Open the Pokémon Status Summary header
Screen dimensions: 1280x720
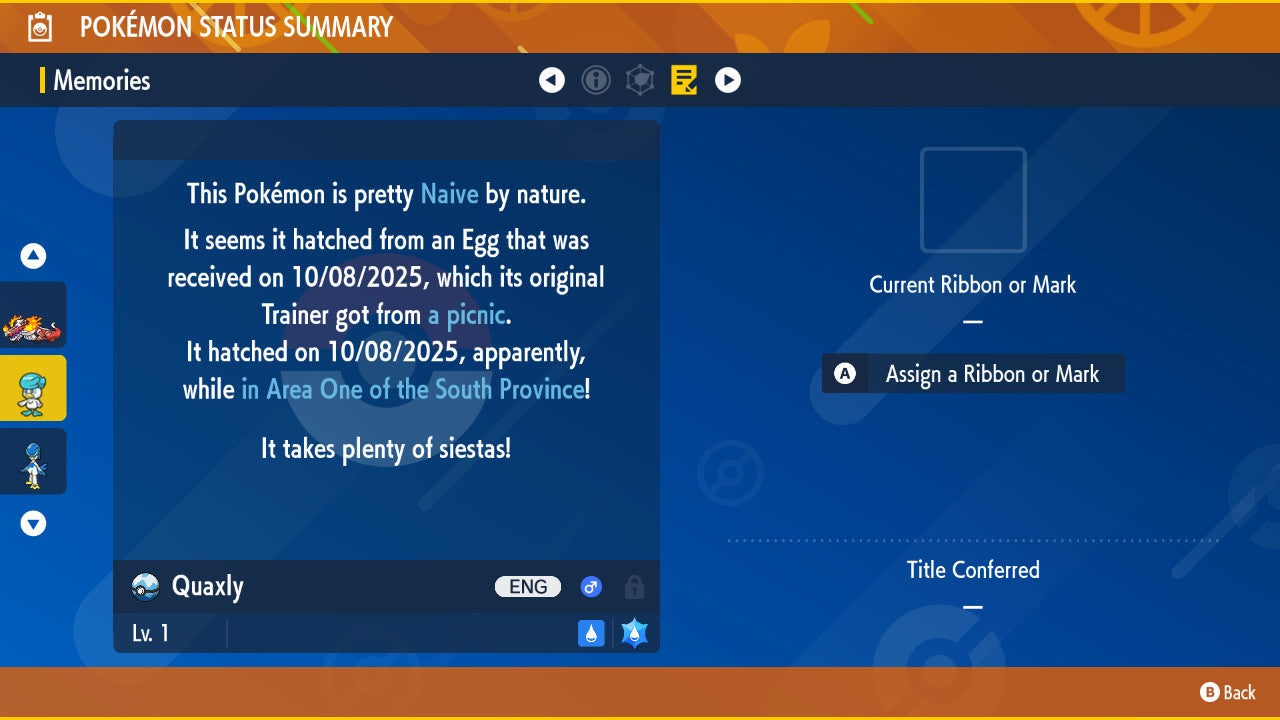tap(234, 26)
